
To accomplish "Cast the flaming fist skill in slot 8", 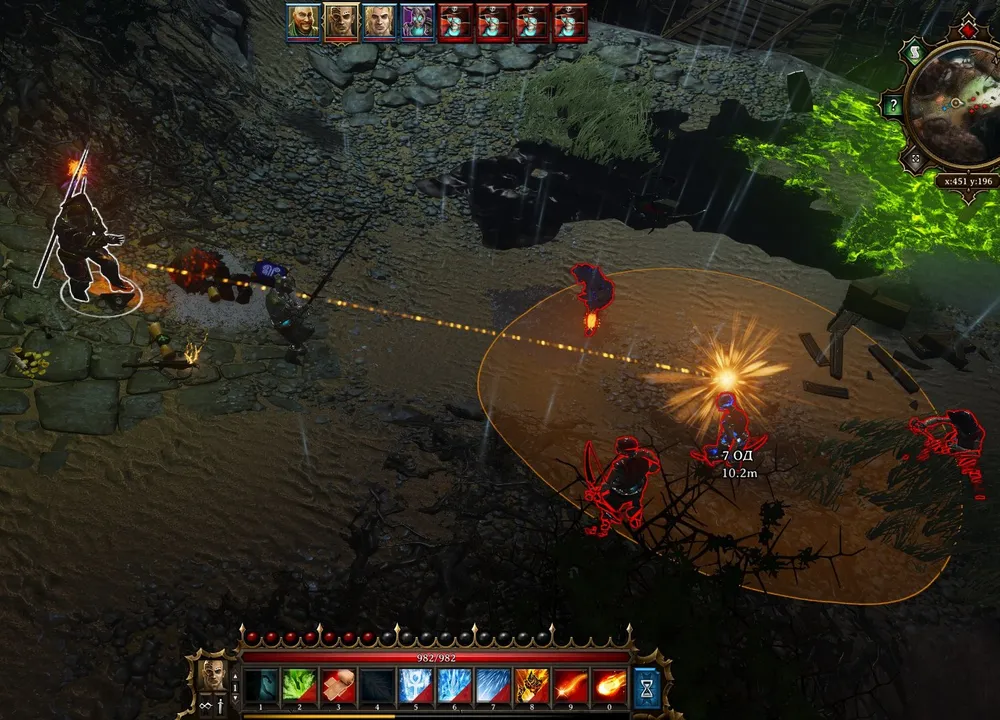I will click(532, 686).
